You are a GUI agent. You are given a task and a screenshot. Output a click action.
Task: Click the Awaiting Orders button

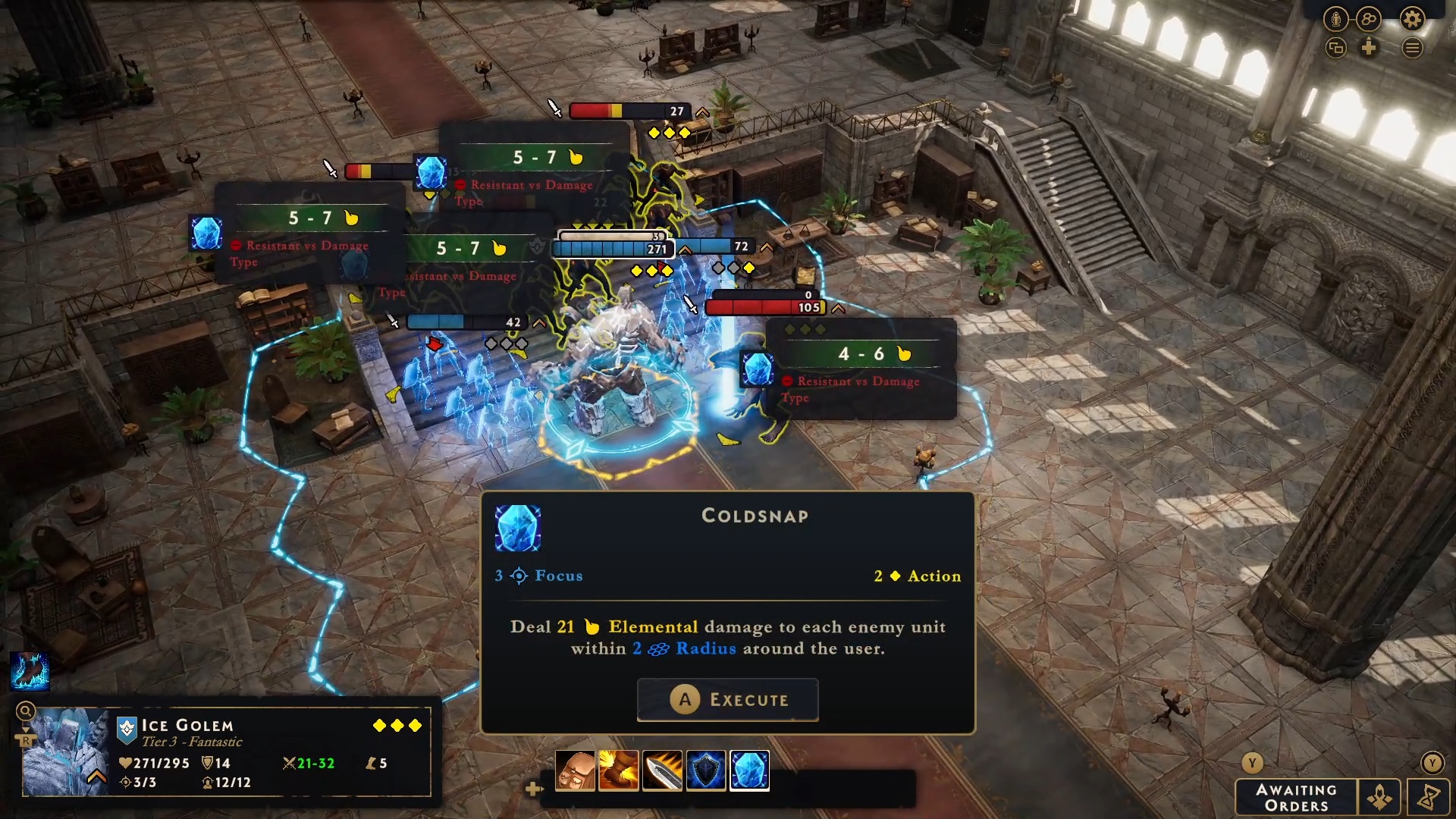click(x=1296, y=798)
